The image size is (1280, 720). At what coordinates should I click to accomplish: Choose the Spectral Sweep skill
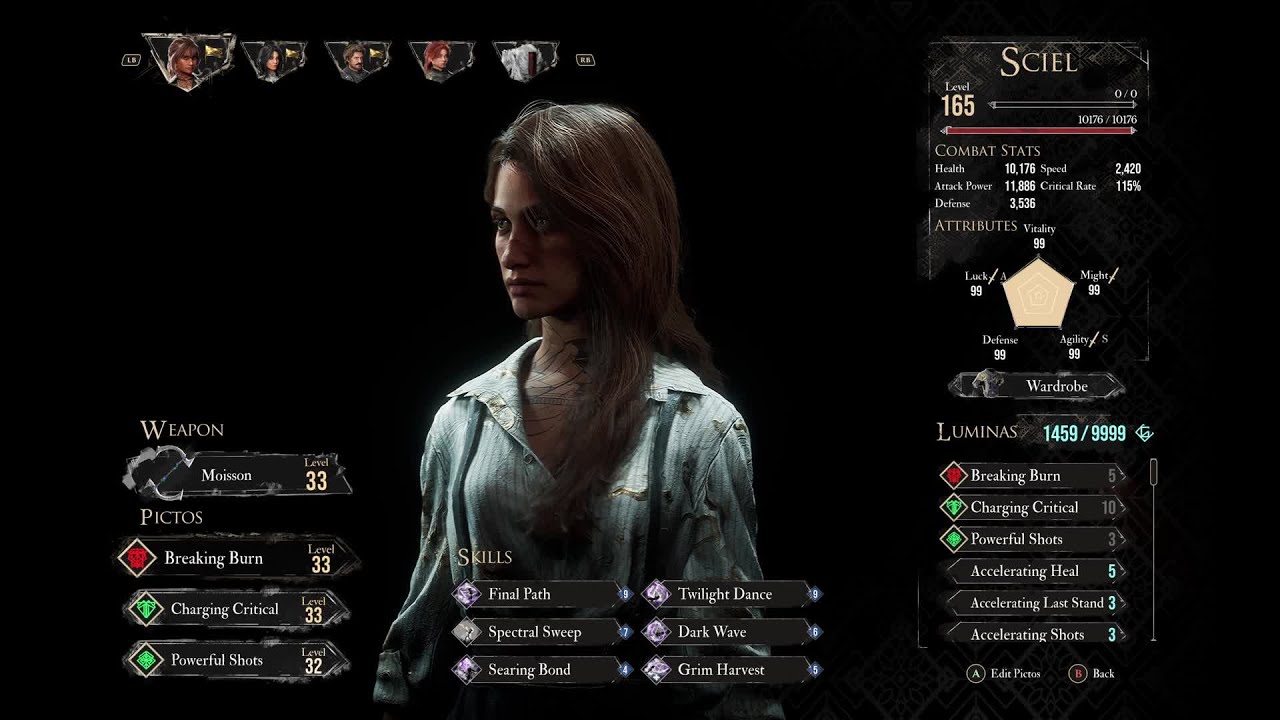click(541, 632)
